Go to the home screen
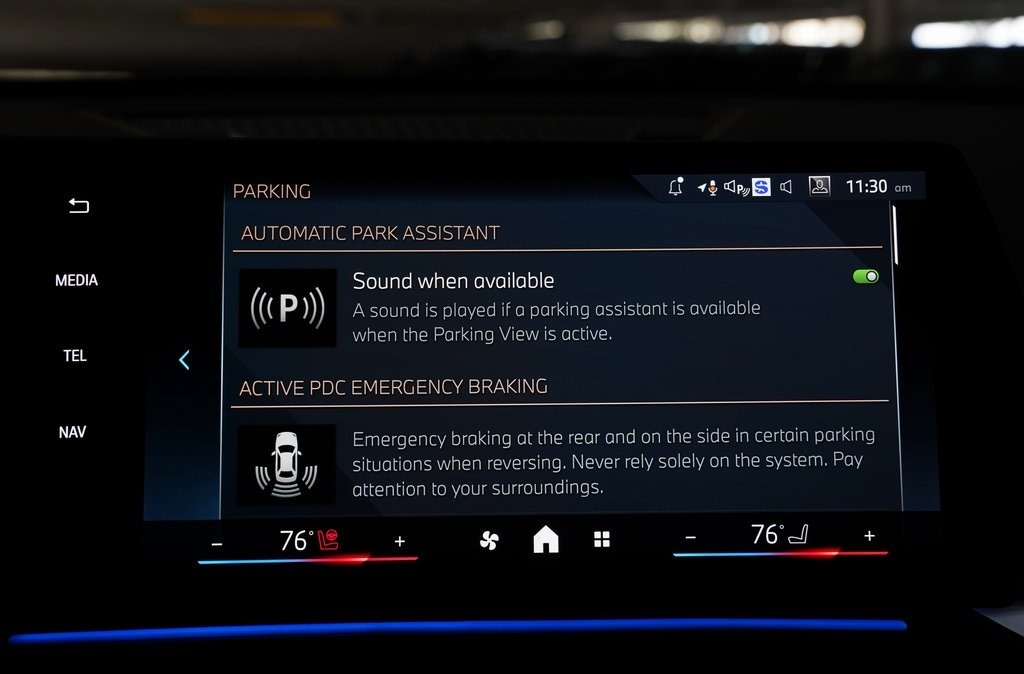 [x=546, y=540]
